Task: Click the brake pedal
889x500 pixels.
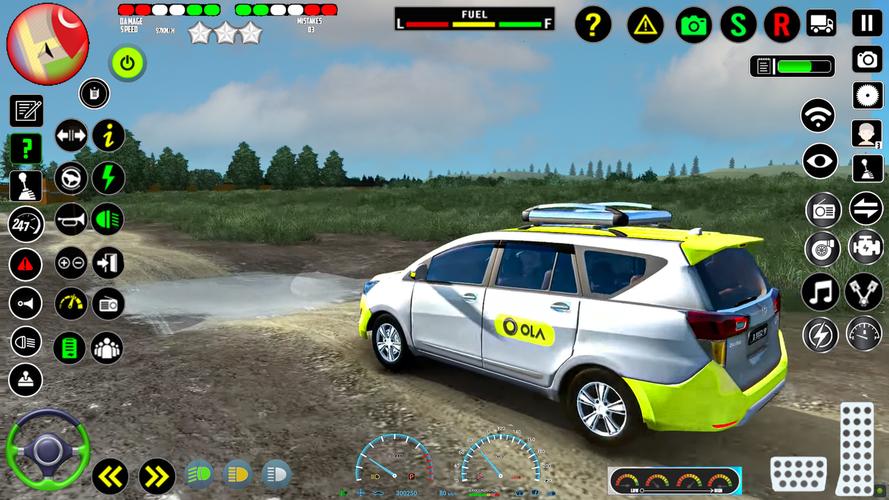Action: click(x=798, y=473)
